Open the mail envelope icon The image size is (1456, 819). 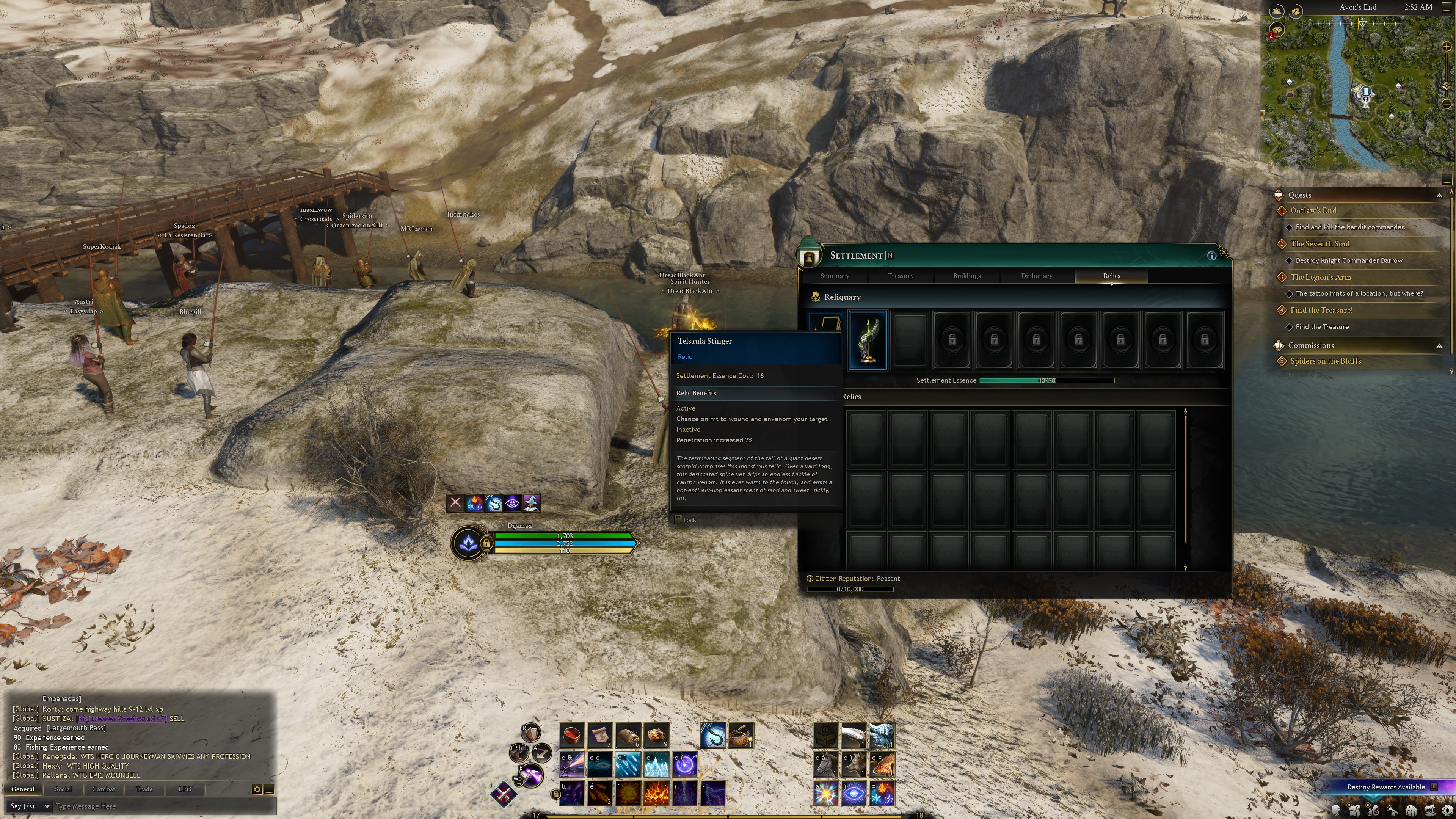[1276, 30]
